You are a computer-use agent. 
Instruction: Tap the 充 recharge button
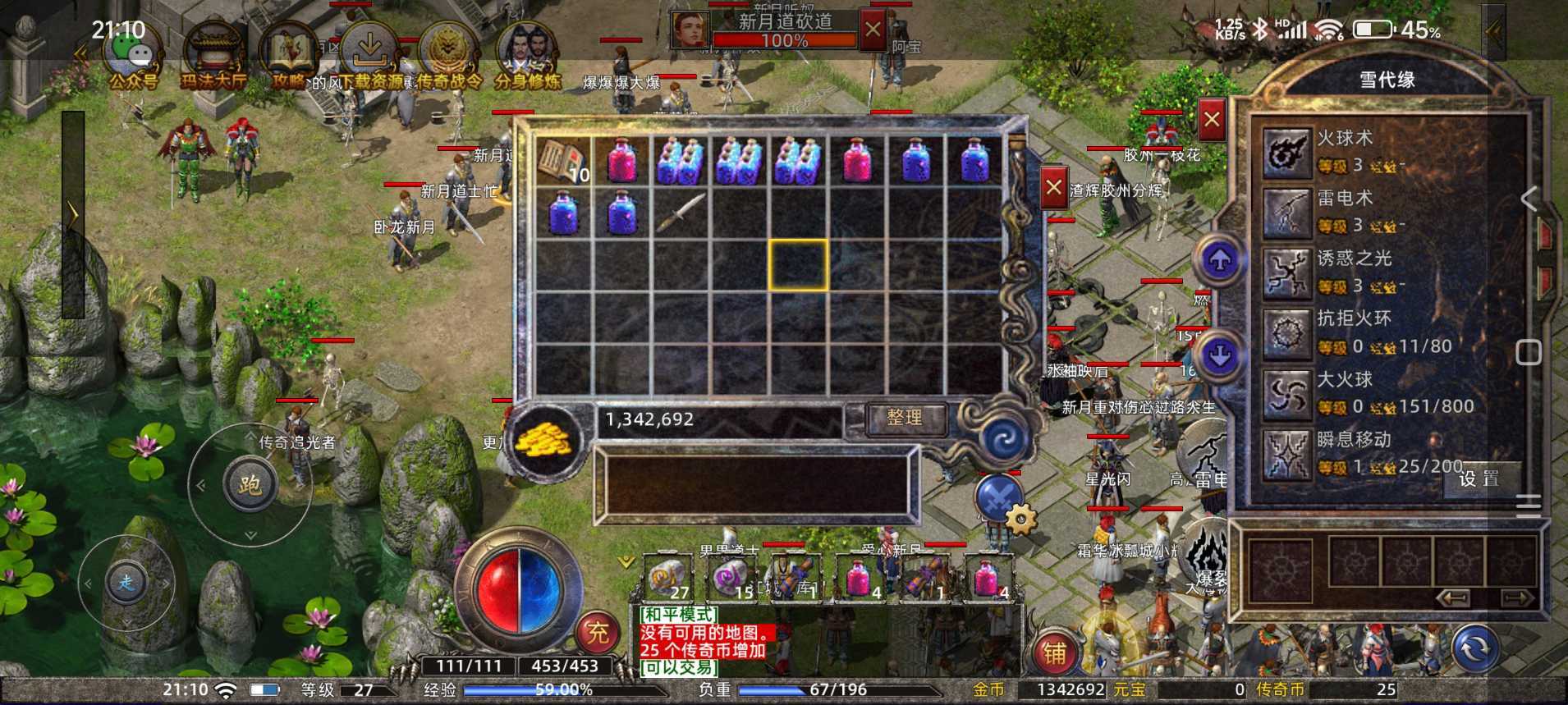(x=597, y=632)
